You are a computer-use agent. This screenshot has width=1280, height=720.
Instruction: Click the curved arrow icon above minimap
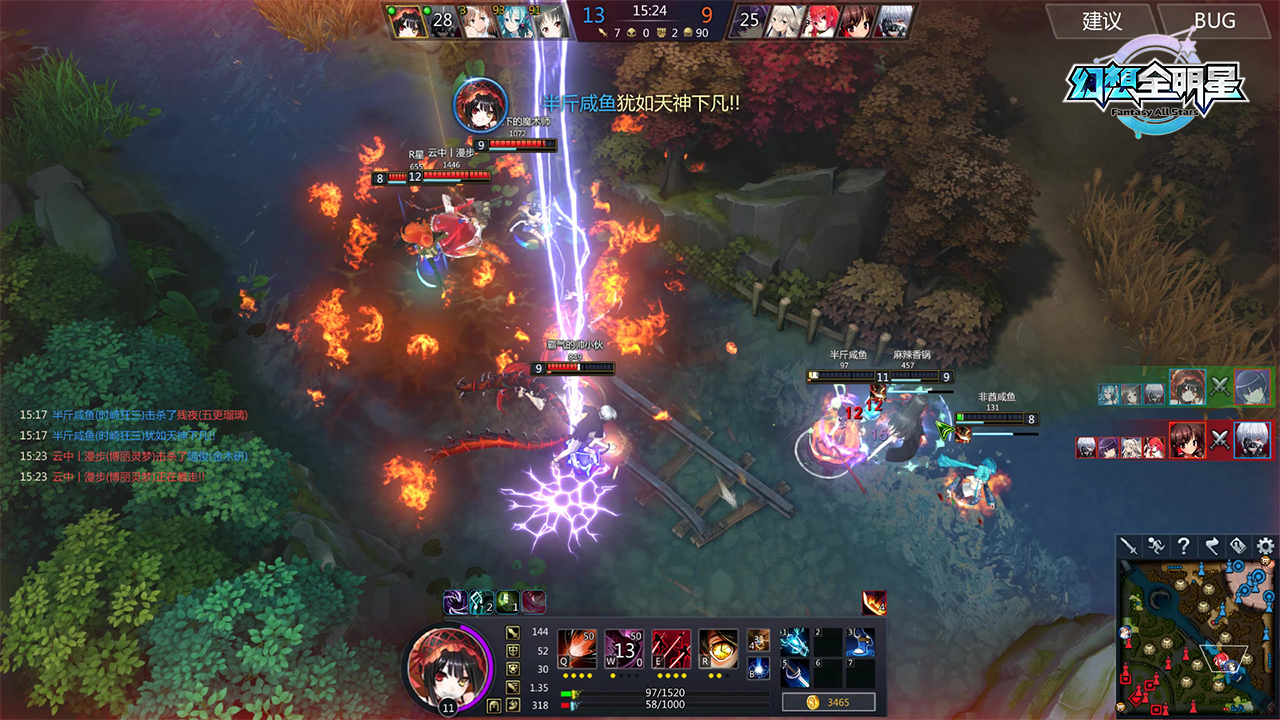[1211, 546]
